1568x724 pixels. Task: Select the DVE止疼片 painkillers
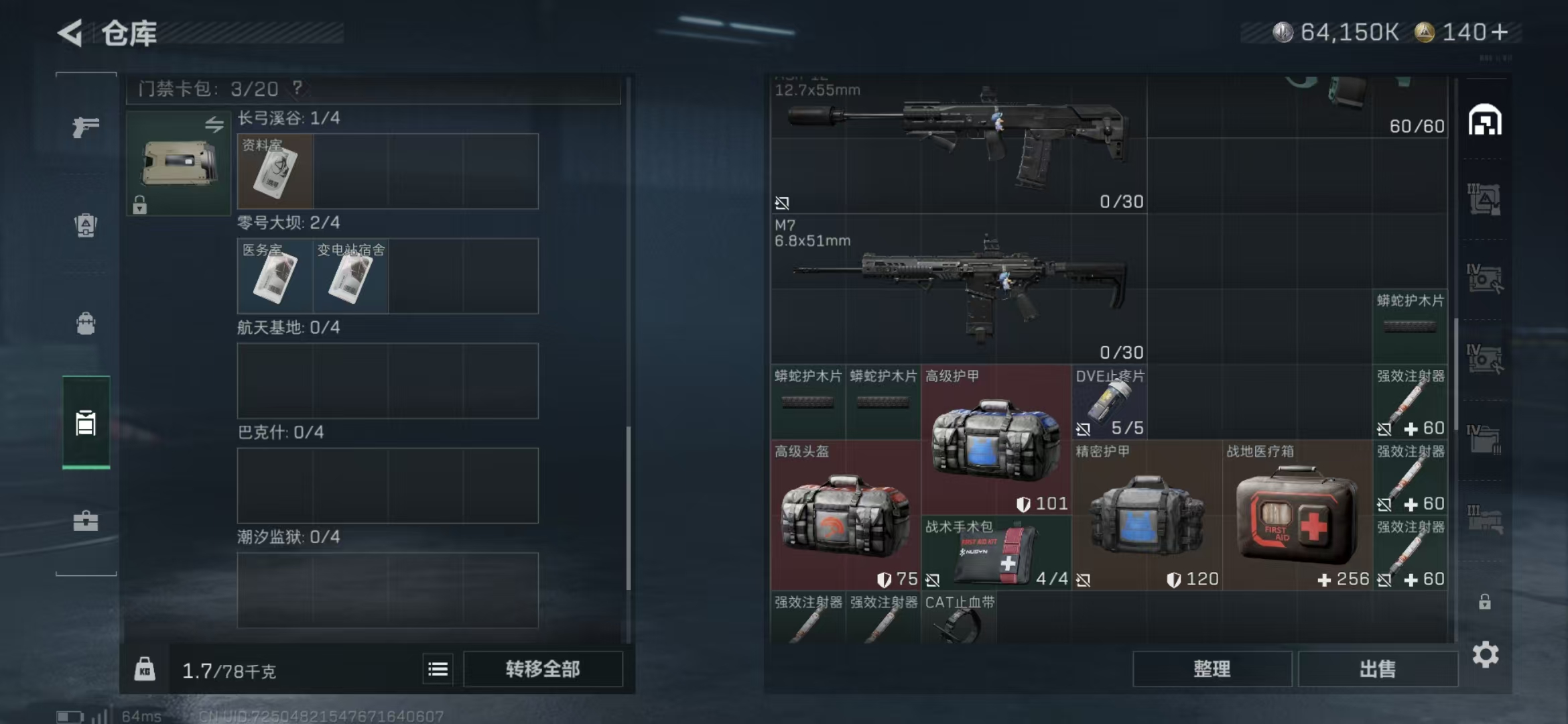pyautogui.click(x=1109, y=402)
